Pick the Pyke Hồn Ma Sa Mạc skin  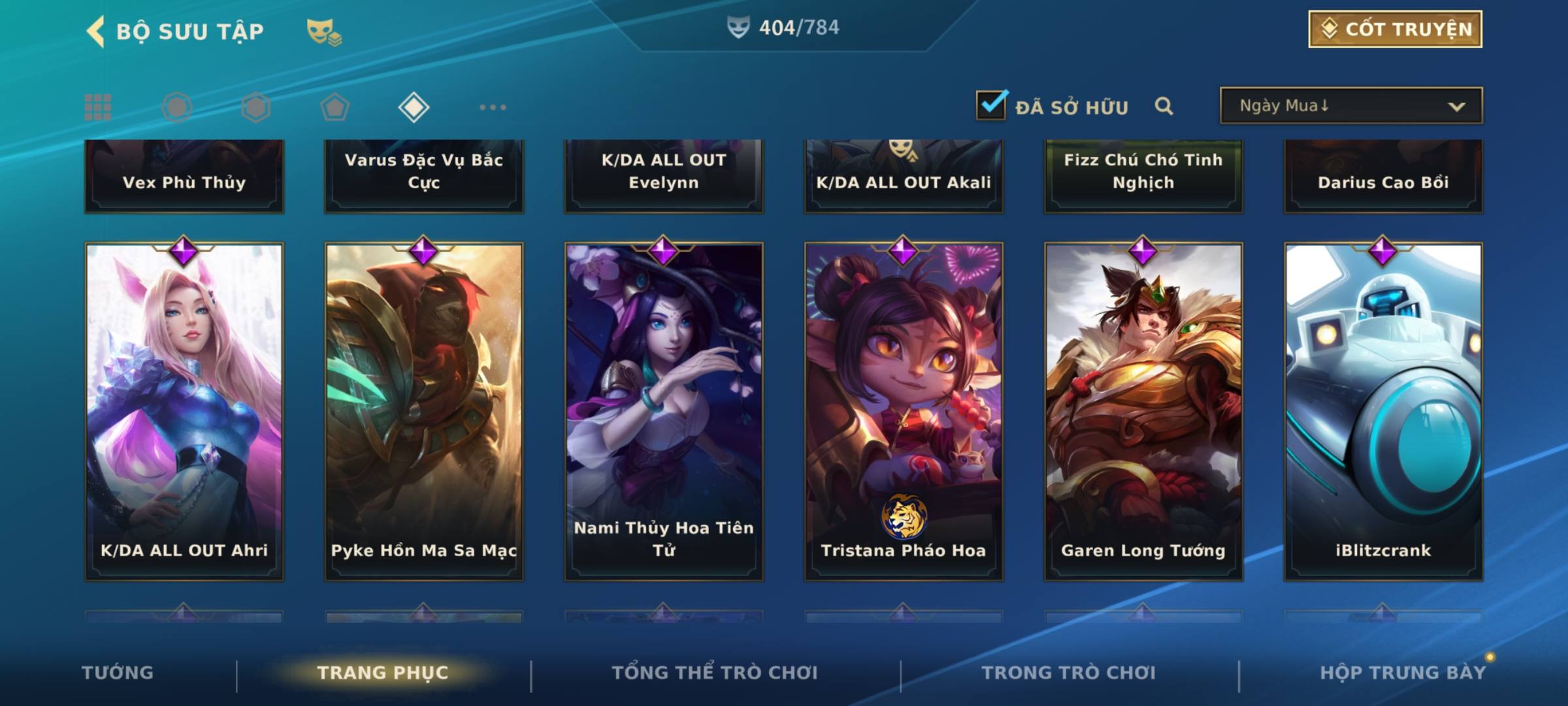click(424, 412)
